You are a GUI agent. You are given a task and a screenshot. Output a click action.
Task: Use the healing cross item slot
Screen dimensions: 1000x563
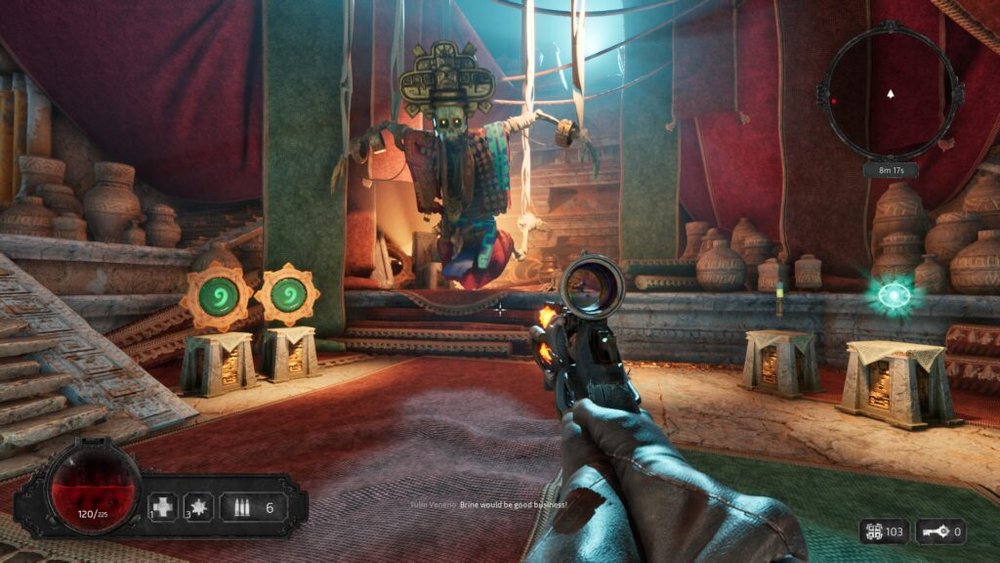(164, 507)
